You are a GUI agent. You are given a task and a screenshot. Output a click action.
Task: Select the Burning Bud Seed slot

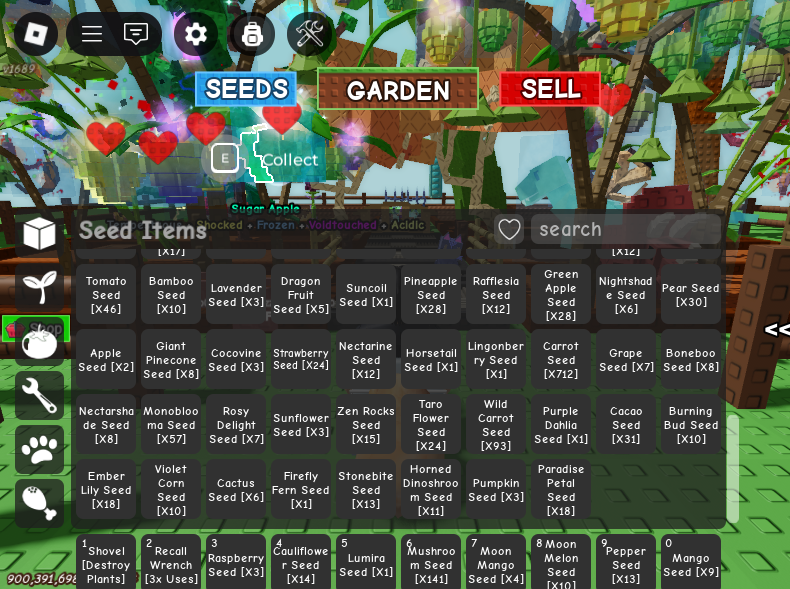[691, 425]
